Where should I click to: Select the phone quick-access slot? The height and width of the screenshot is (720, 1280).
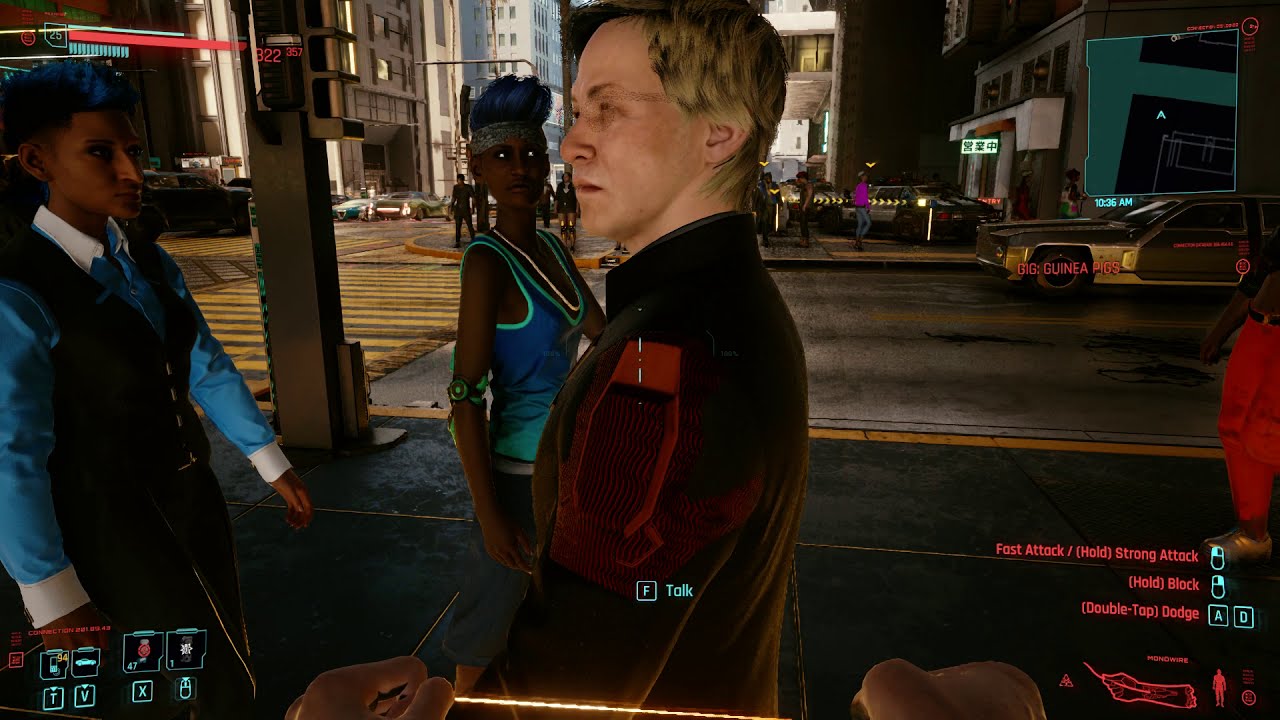click(53, 663)
